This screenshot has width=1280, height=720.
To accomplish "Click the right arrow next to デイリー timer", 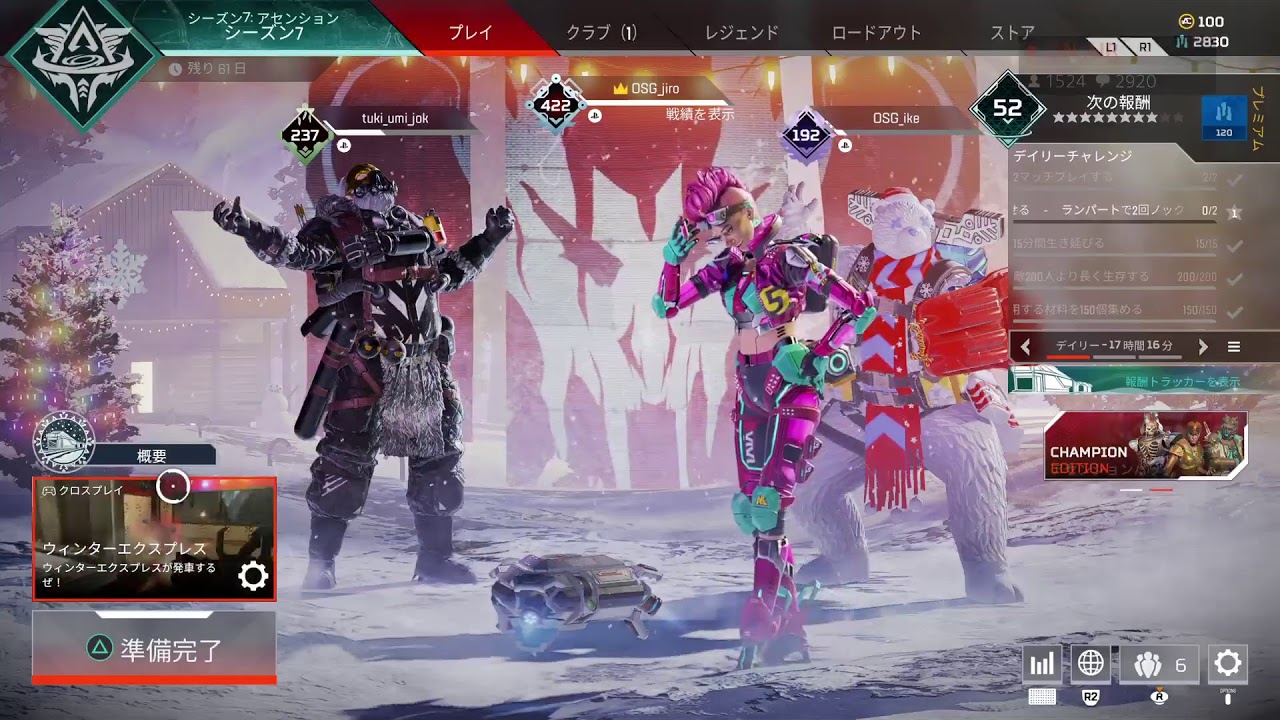I will tap(1204, 346).
